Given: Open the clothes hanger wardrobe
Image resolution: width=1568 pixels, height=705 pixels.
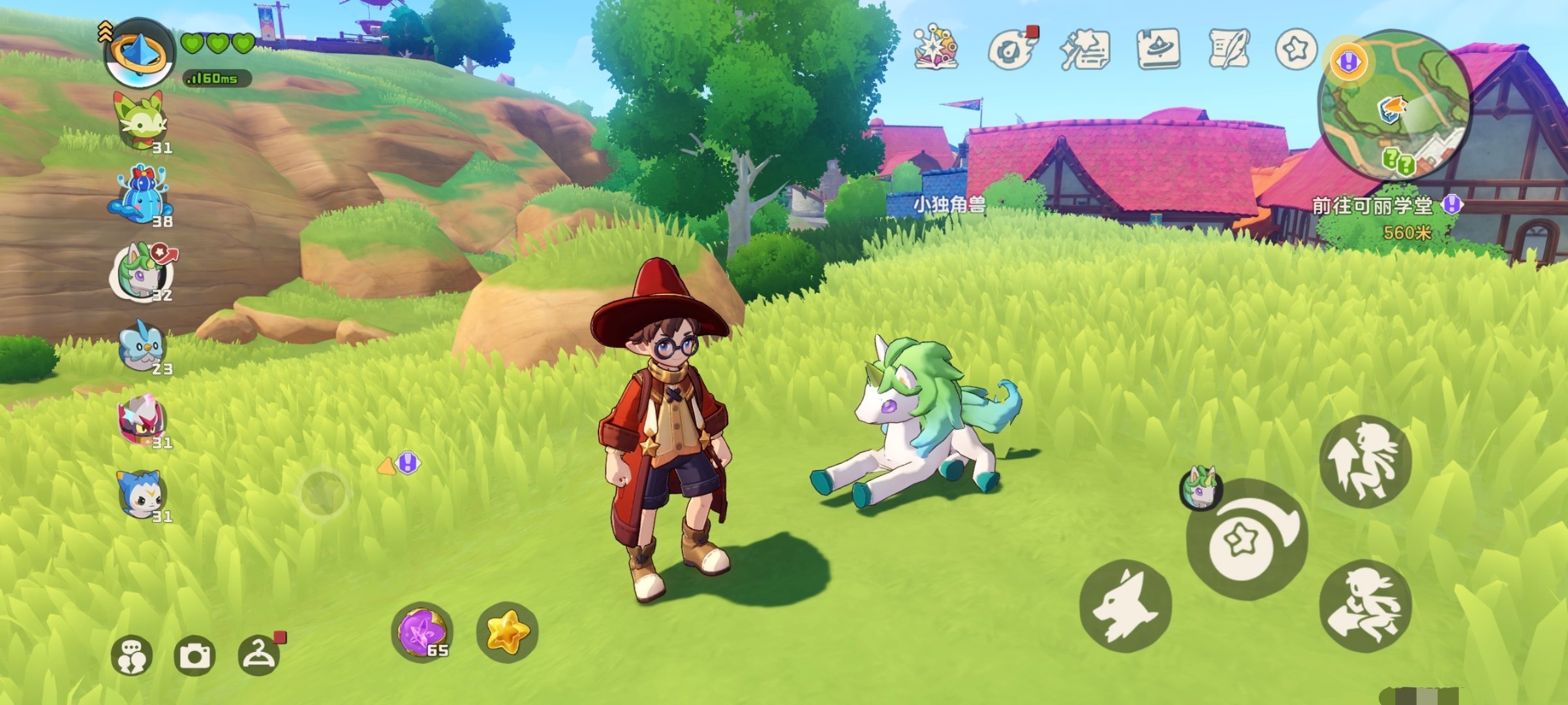Looking at the screenshot, I should [259, 655].
